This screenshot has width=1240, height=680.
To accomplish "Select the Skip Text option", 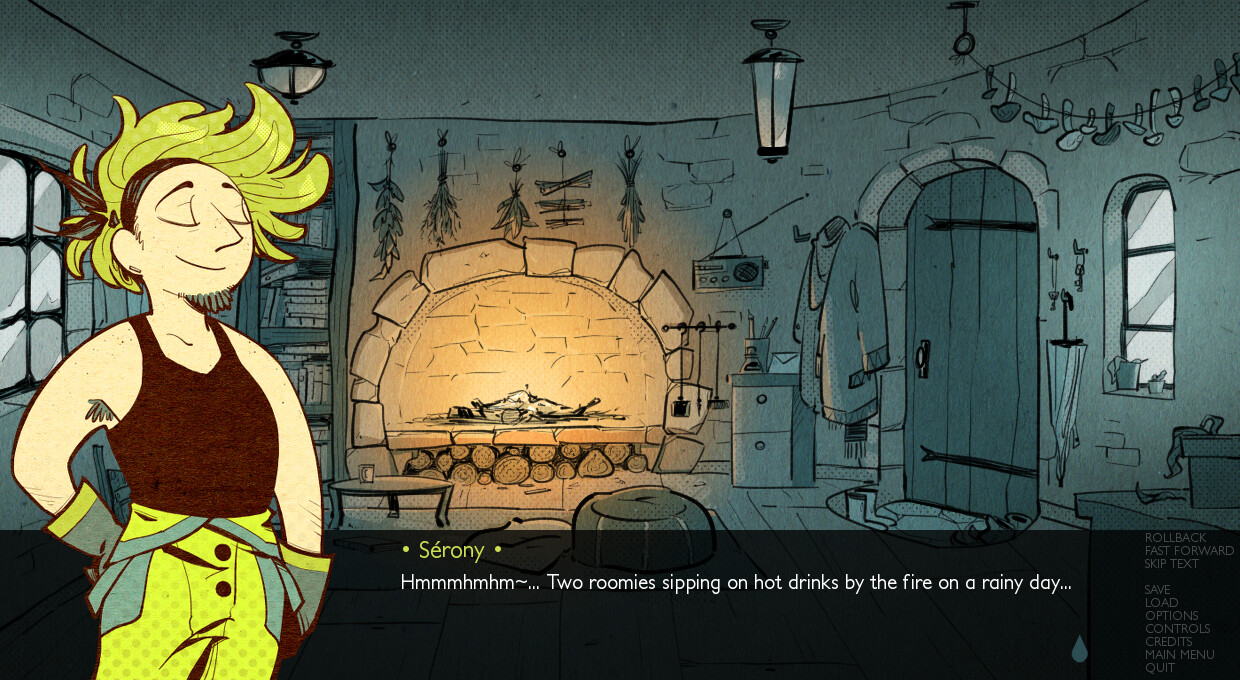I will (1171, 564).
